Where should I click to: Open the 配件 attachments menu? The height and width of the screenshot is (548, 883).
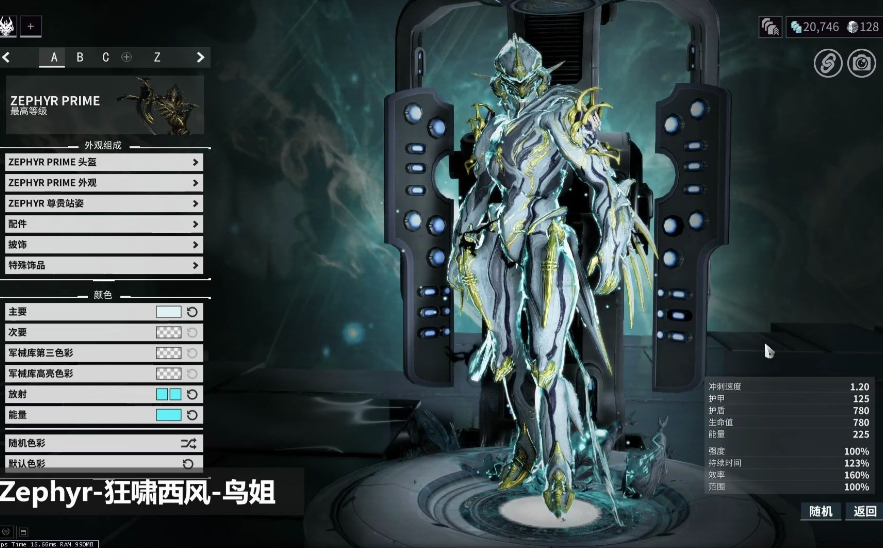pos(104,225)
